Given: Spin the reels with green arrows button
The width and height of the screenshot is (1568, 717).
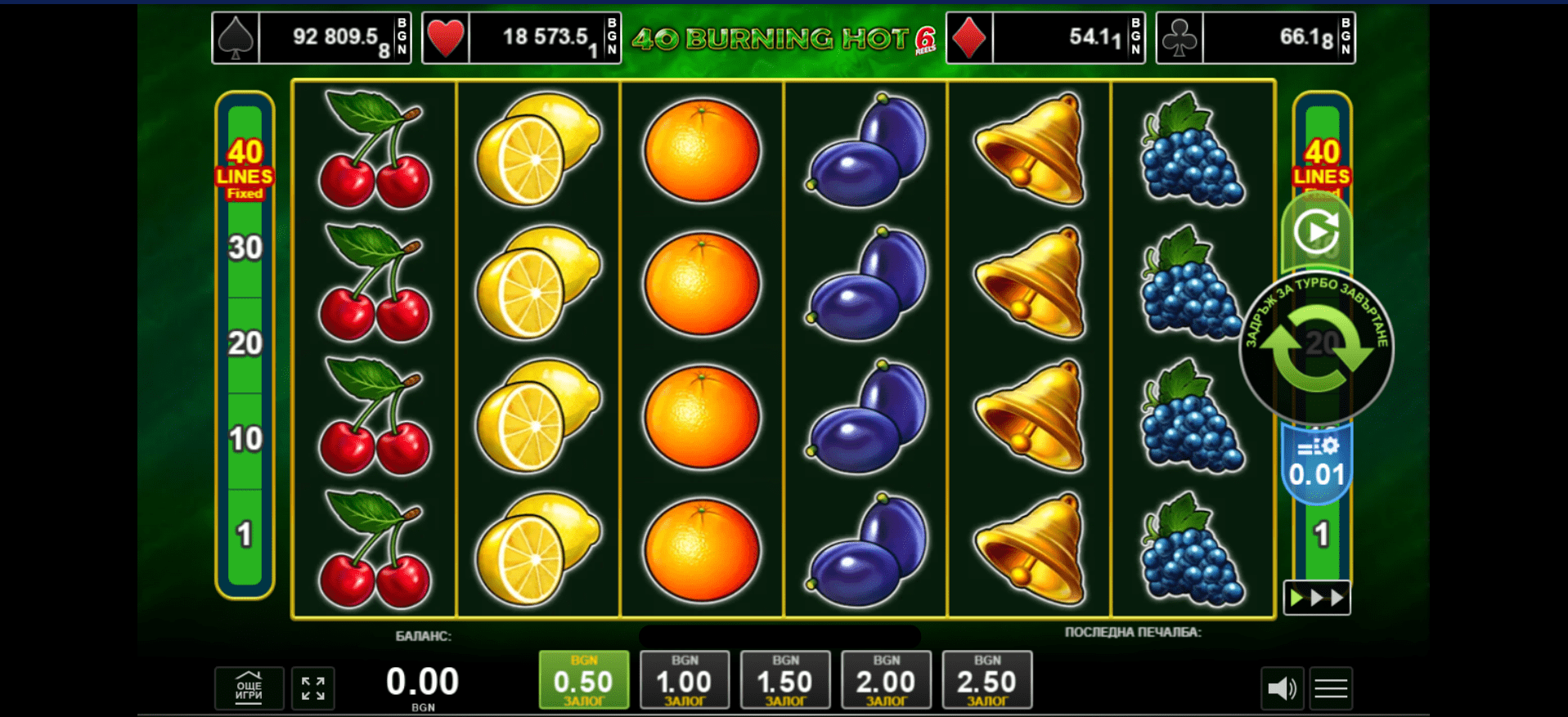Looking at the screenshot, I should [1316, 349].
